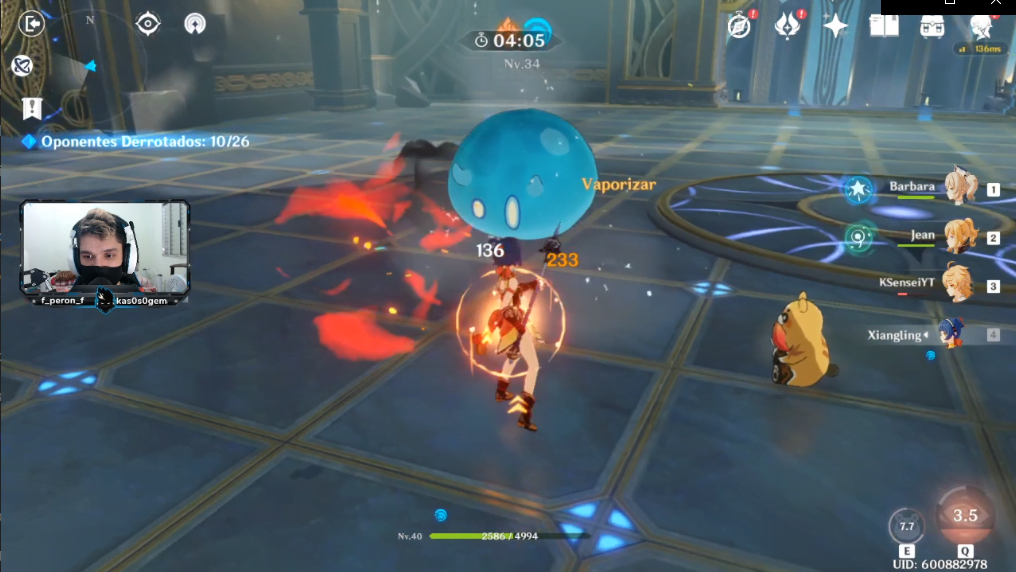Image resolution: width=1016 pixels, height=572 pixels.
Task: Close the window with the X button
Action: (x=995, y=5)
